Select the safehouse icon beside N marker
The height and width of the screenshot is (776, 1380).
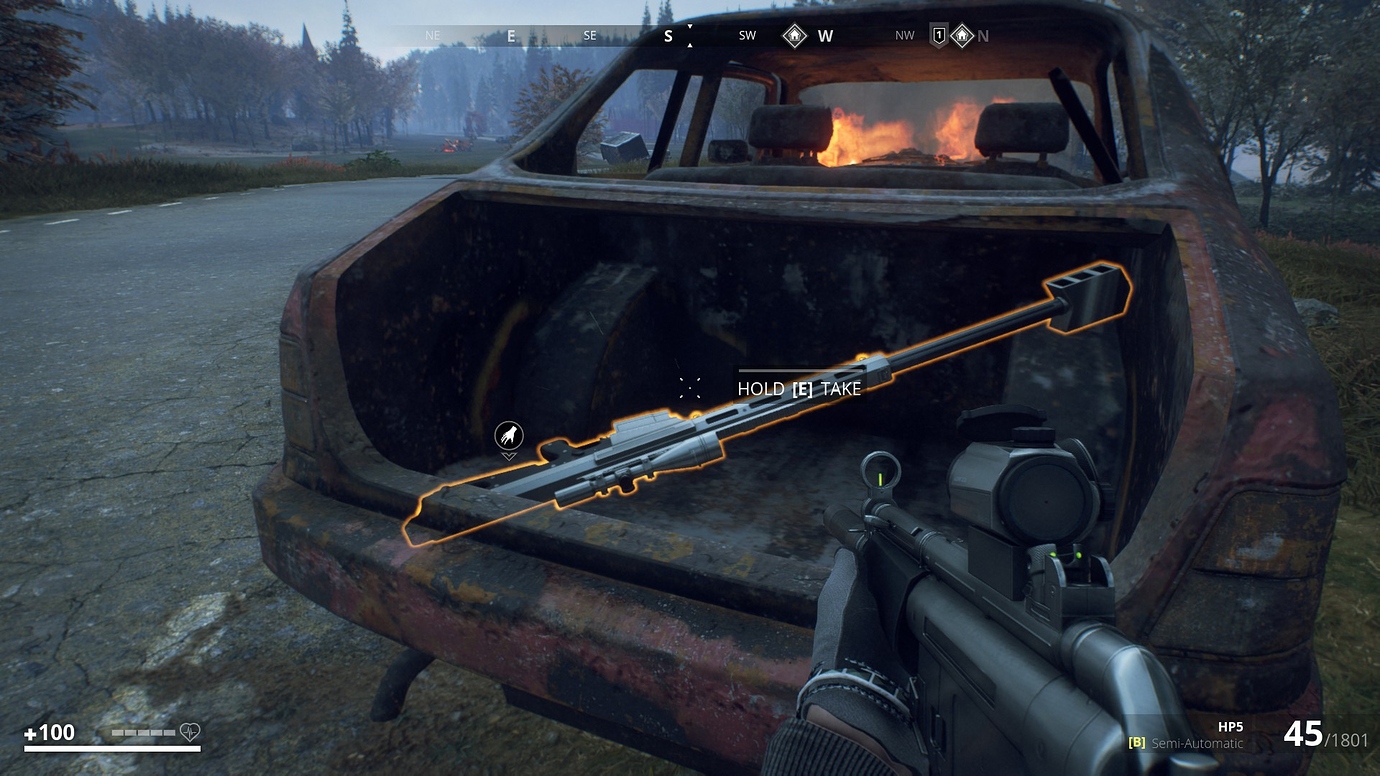click(962, 34)
